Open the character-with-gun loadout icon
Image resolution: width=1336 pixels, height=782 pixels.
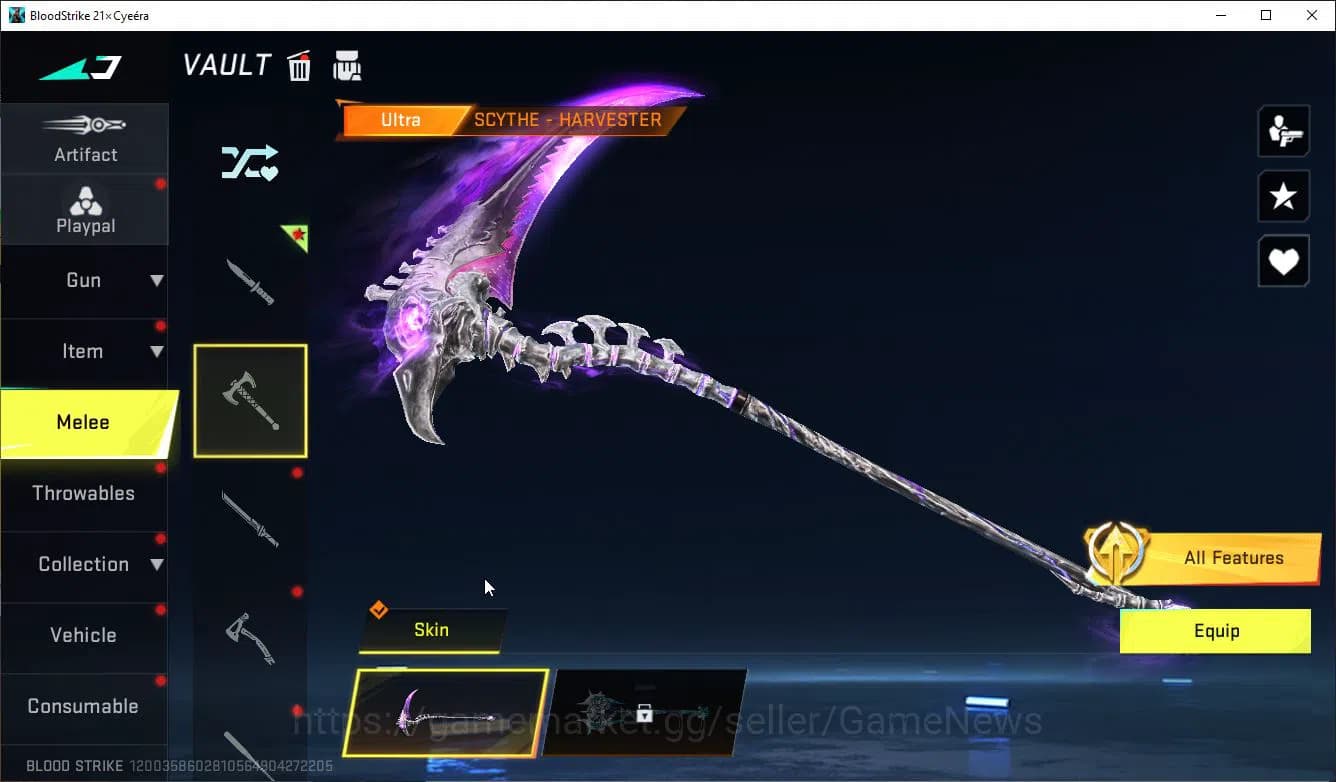pos(1284,131)
